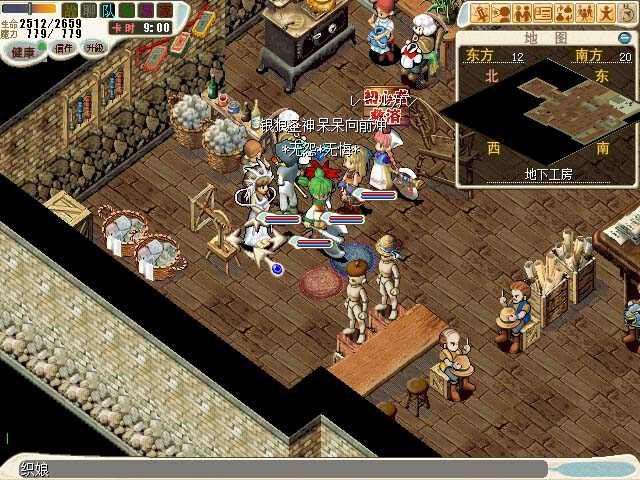Toggle the highlighted 队 team button
Viewport: 640px width, 480px height.
pos(108,9)
